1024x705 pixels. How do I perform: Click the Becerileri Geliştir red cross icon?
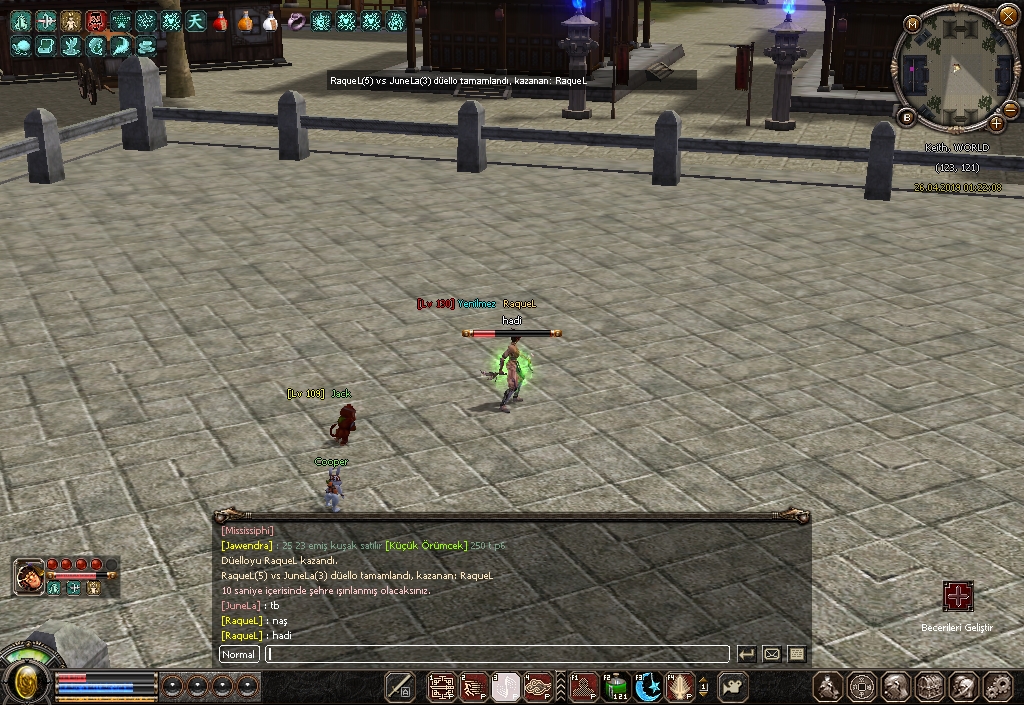click(x=958, y=597)
